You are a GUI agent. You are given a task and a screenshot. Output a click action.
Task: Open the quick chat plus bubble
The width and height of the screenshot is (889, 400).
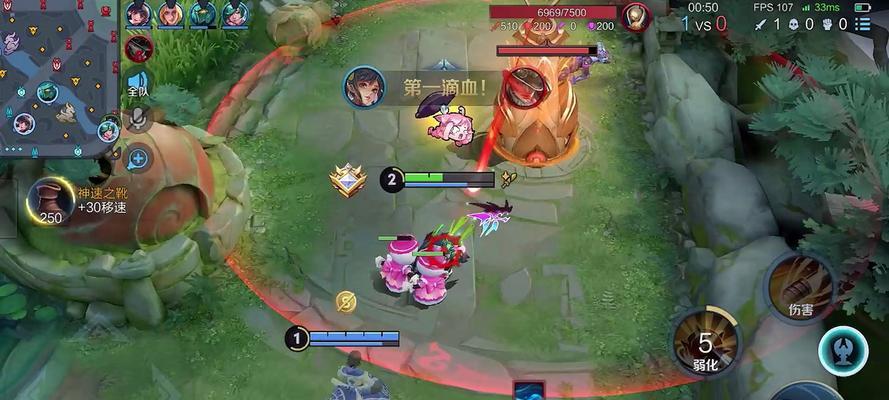[x=138, y=157]
